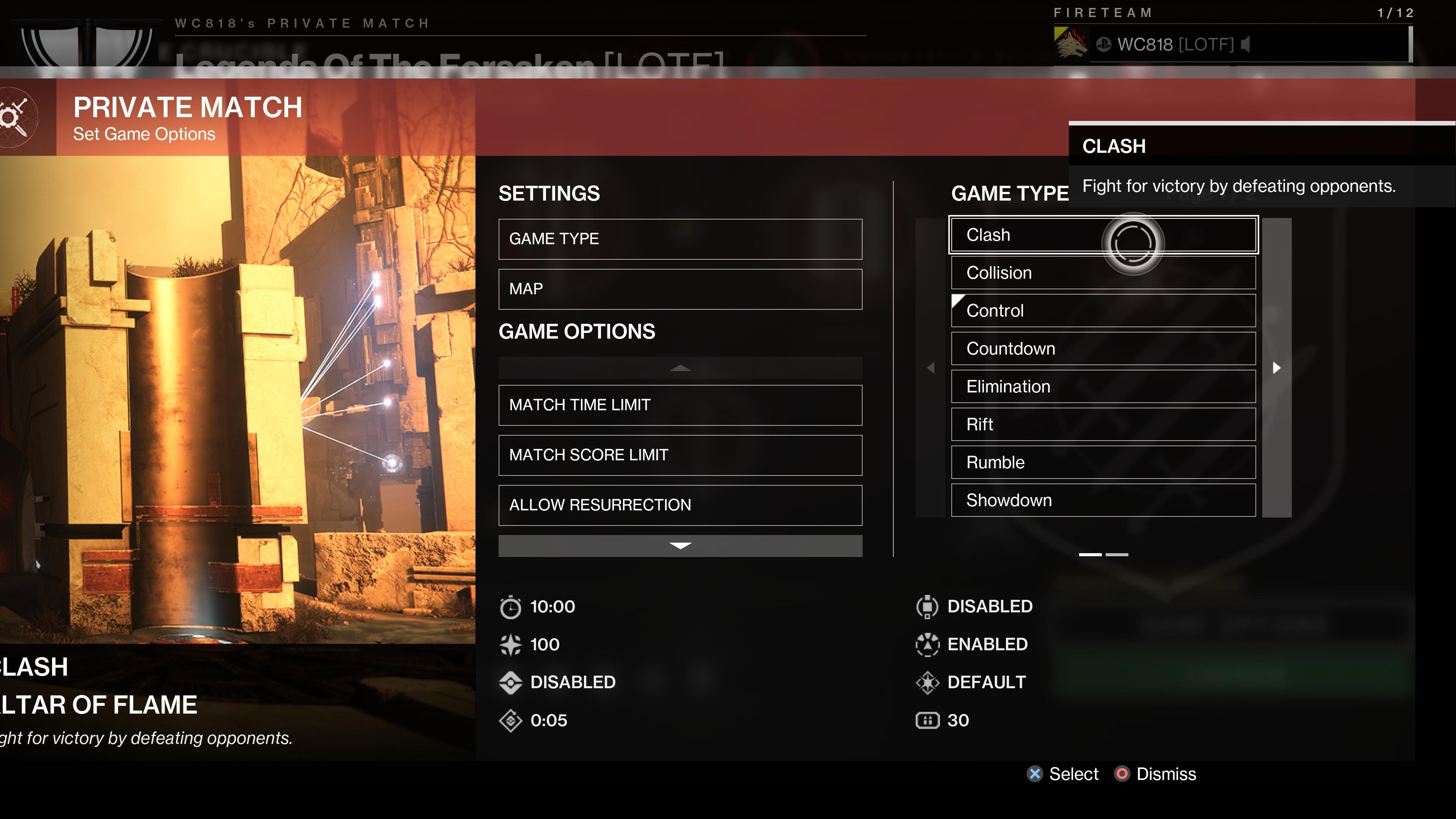Open ALLOW RESURRECTION option
The image size is (1456, 819).
[680, 505]
